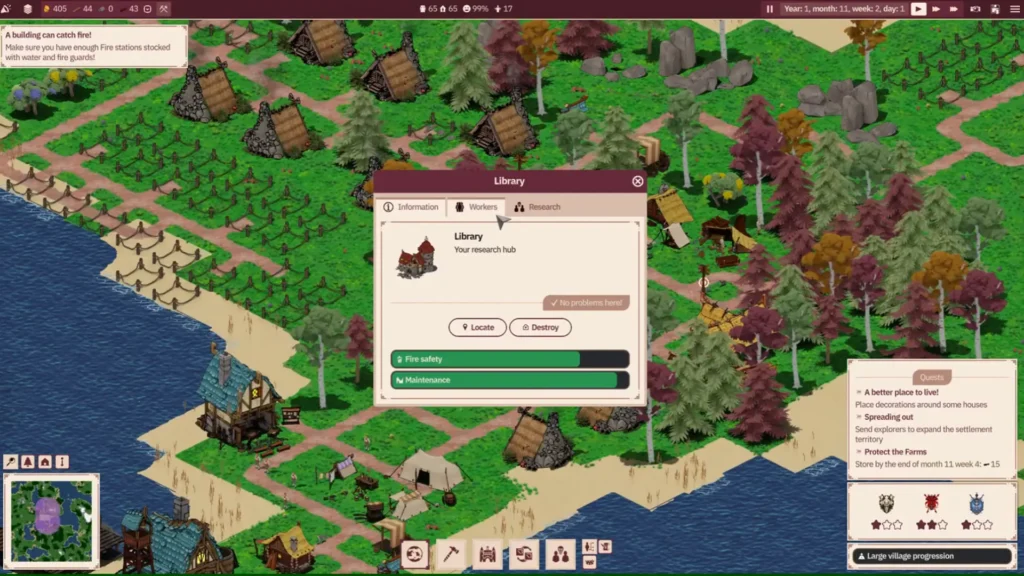Close the Library window
The width and height of the screenshot is (1024, 576).
click(x=638, y=181)
